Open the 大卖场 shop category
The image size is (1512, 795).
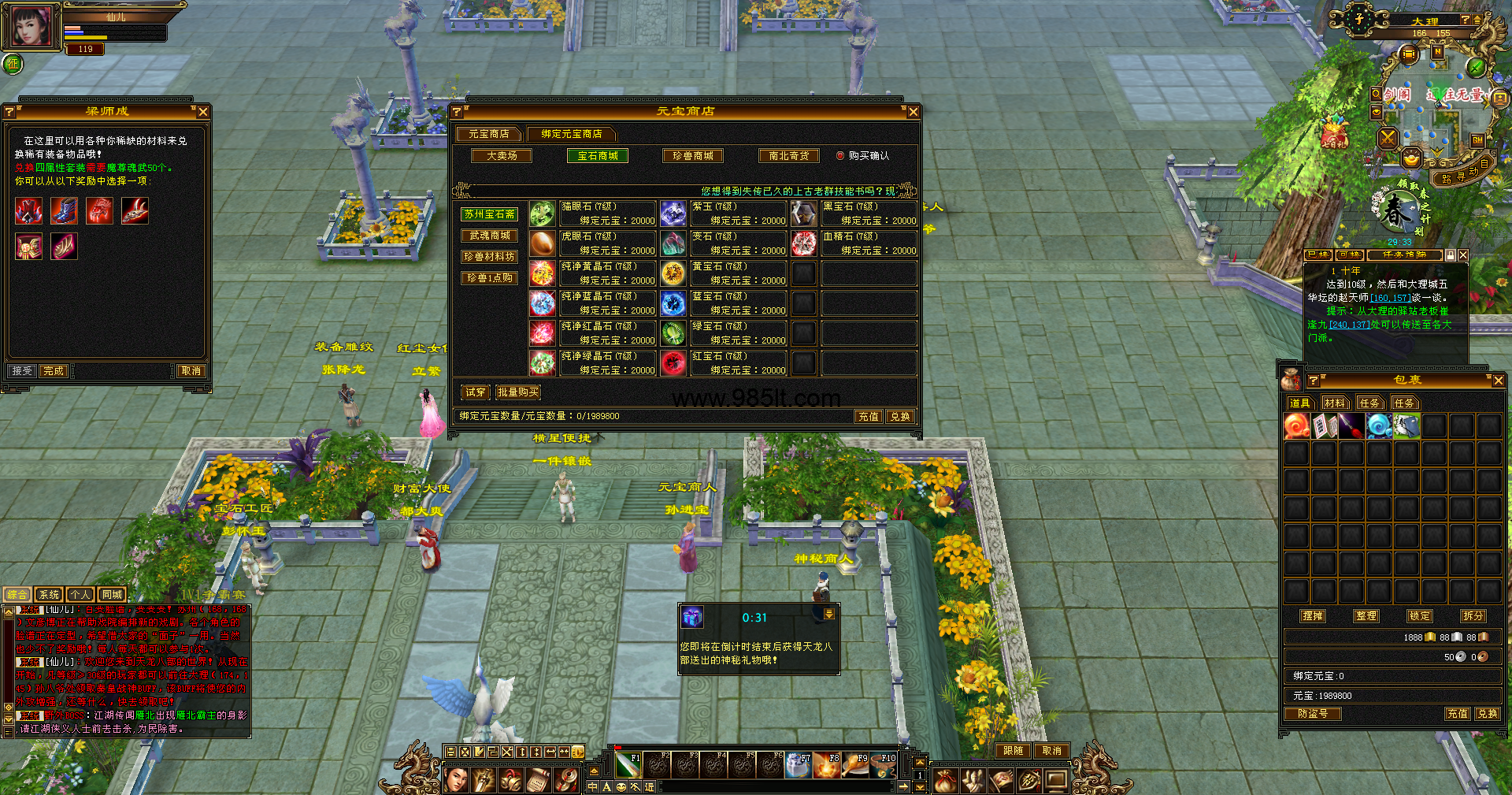pyautogui.click(x=502, y=156)
